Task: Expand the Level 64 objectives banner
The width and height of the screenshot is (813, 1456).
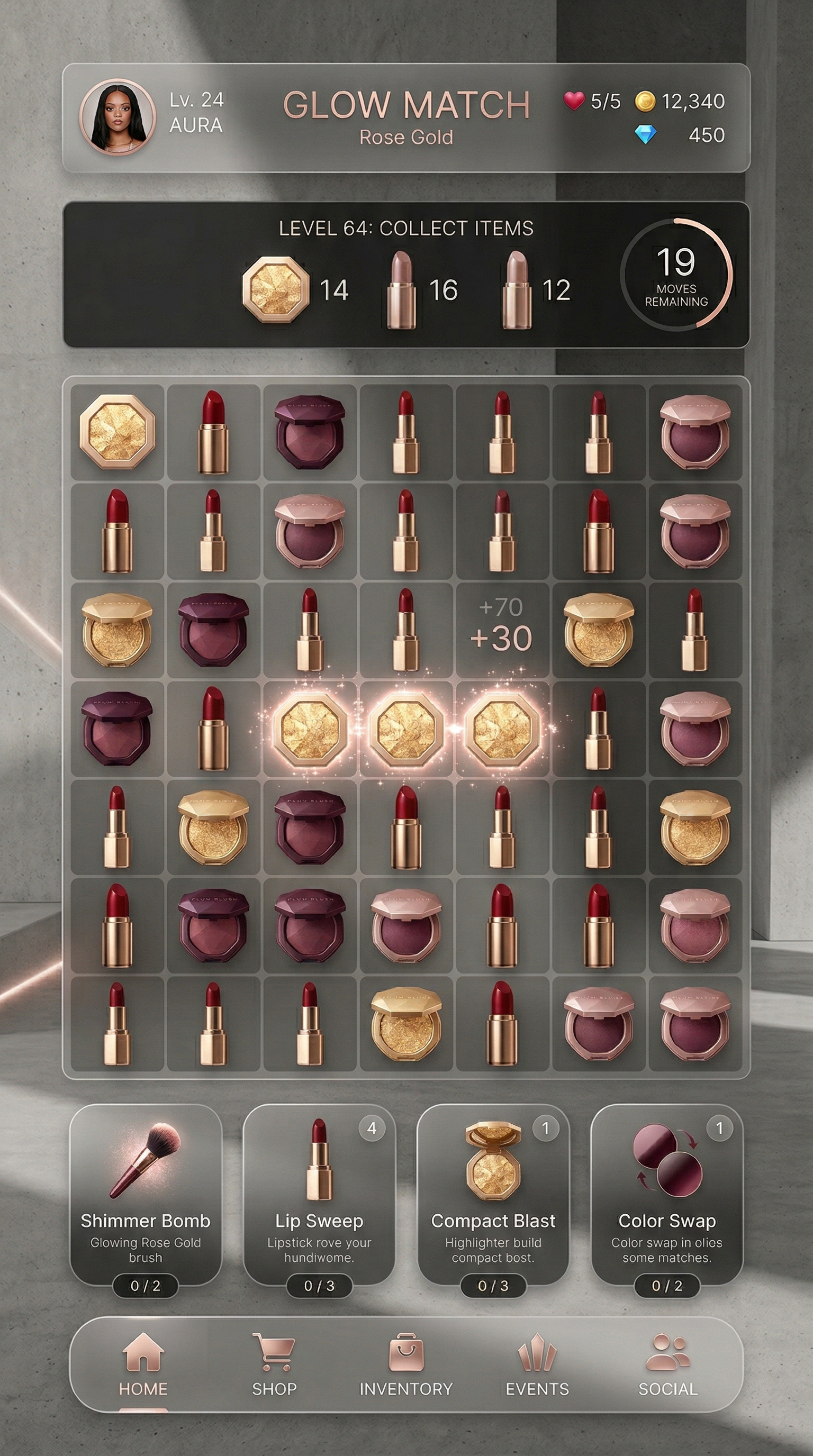Action: tap(406, 229)
